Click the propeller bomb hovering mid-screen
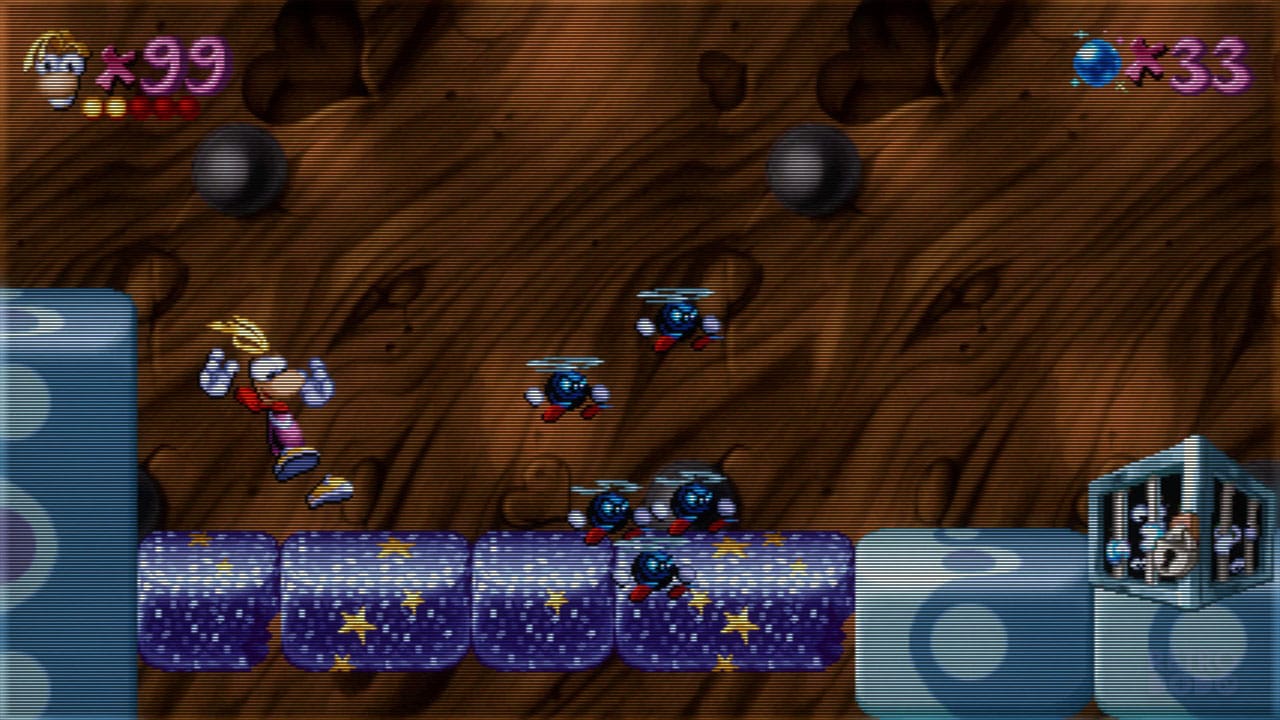 pyautogui.click(x=565, y=390)
